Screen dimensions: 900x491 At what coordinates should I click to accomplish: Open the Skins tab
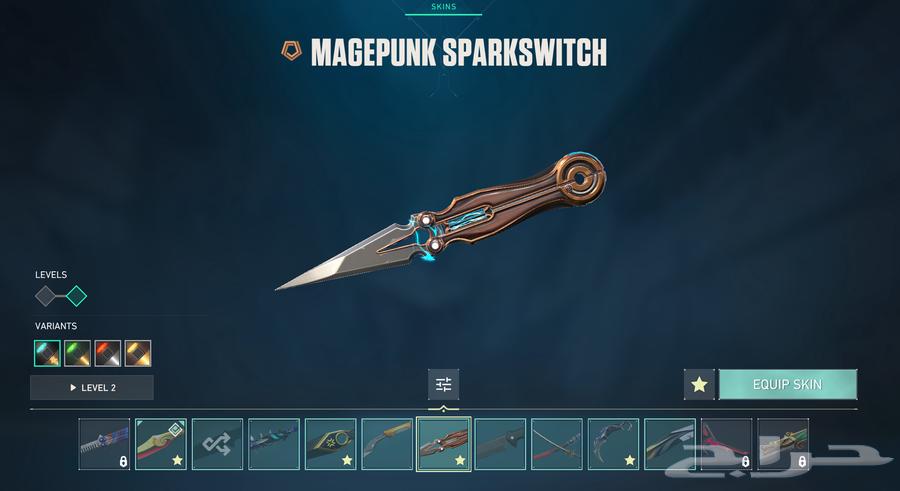click(443, 7)
